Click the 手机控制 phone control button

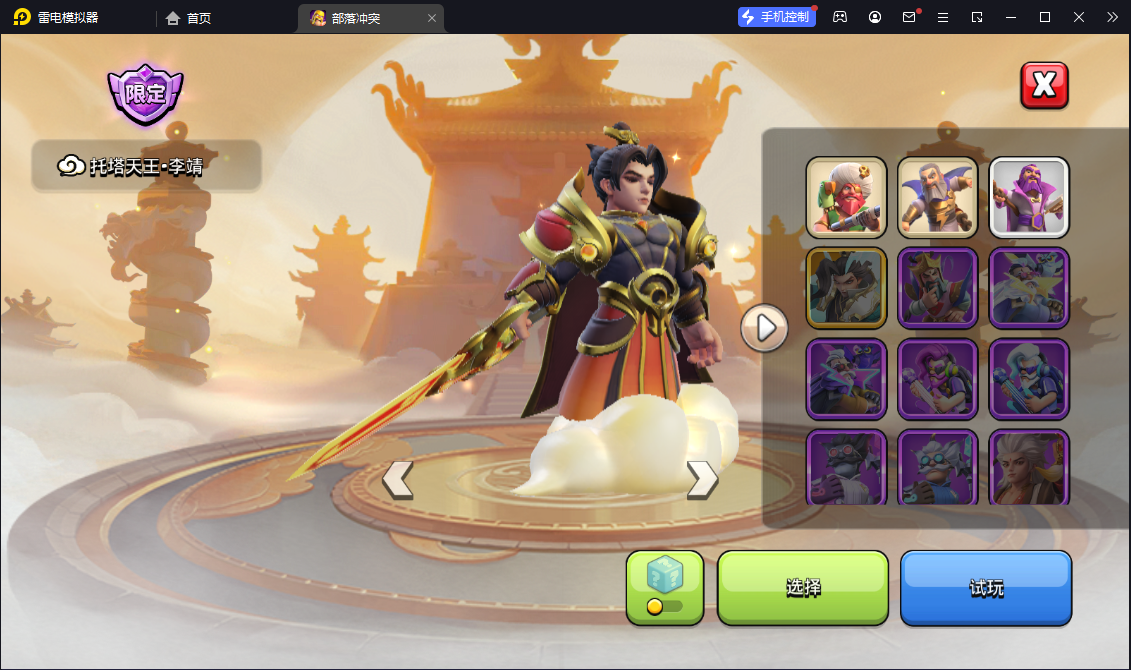click(777, 17)
